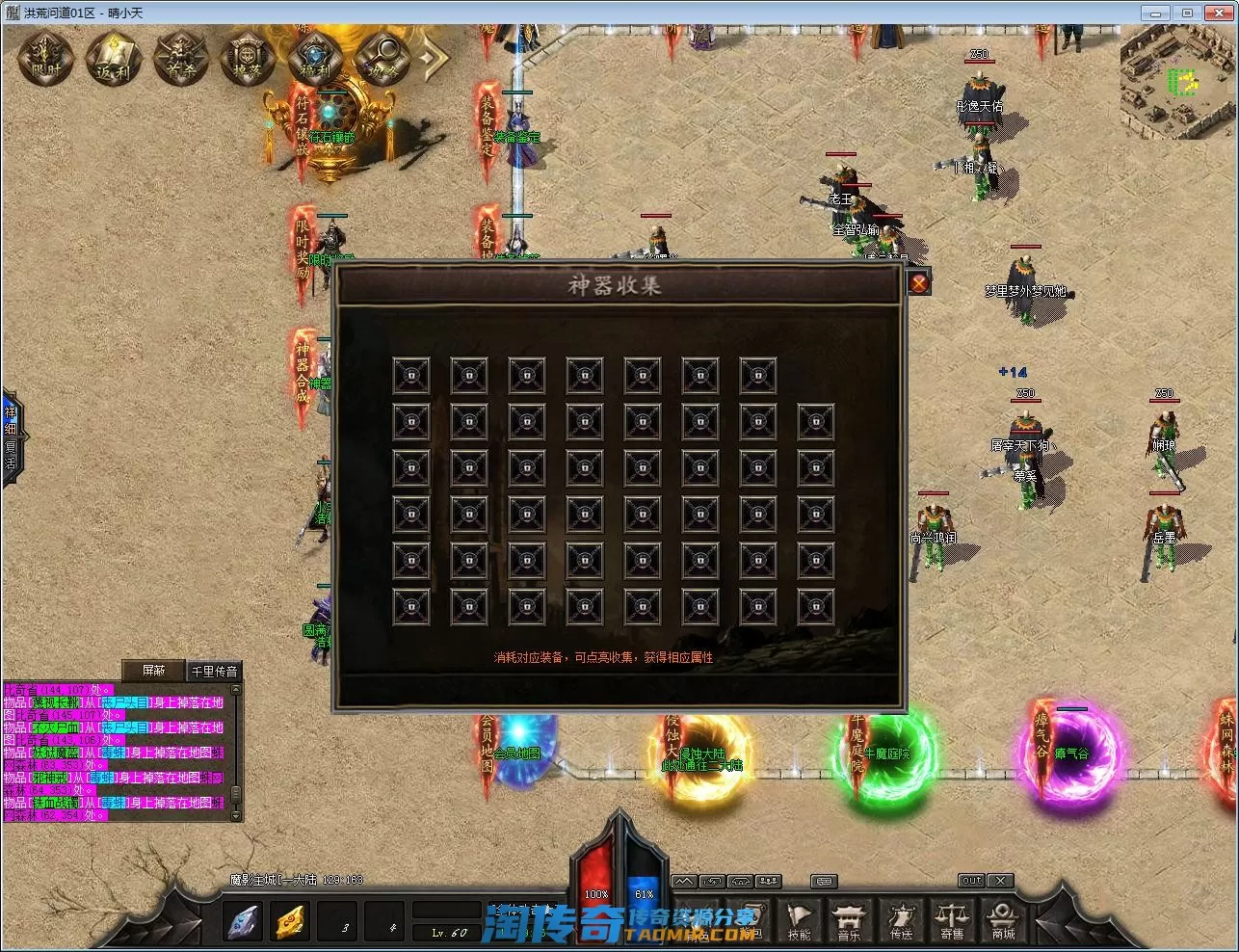Open the 技能 skills menu
The height and width of the screenshot is (952, 1239).
pyautogui.click(x=799, y=920)
